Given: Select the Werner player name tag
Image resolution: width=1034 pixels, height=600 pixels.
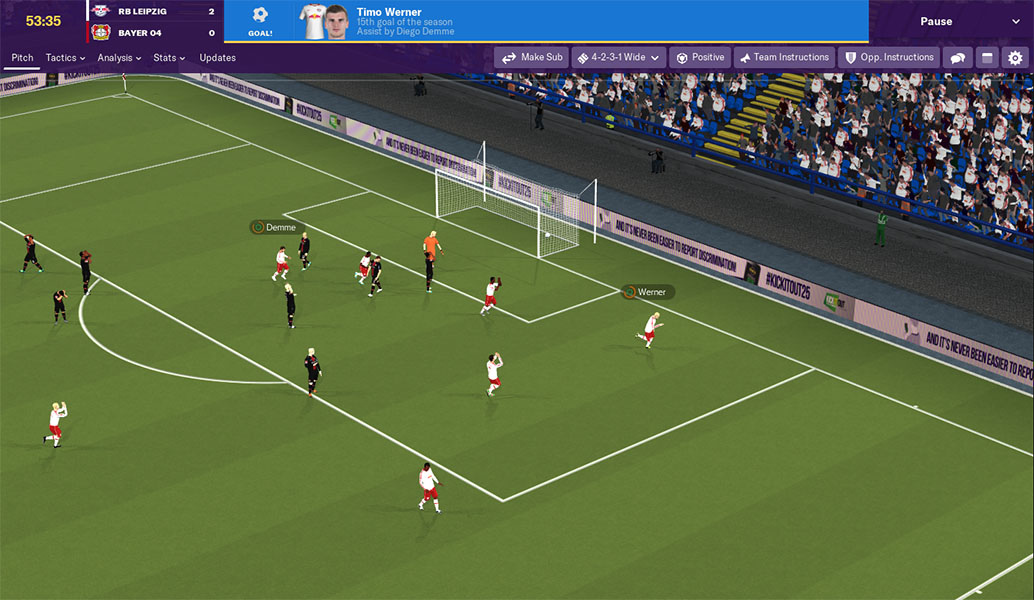Looking at the screenshot, I should click(648, 292).
